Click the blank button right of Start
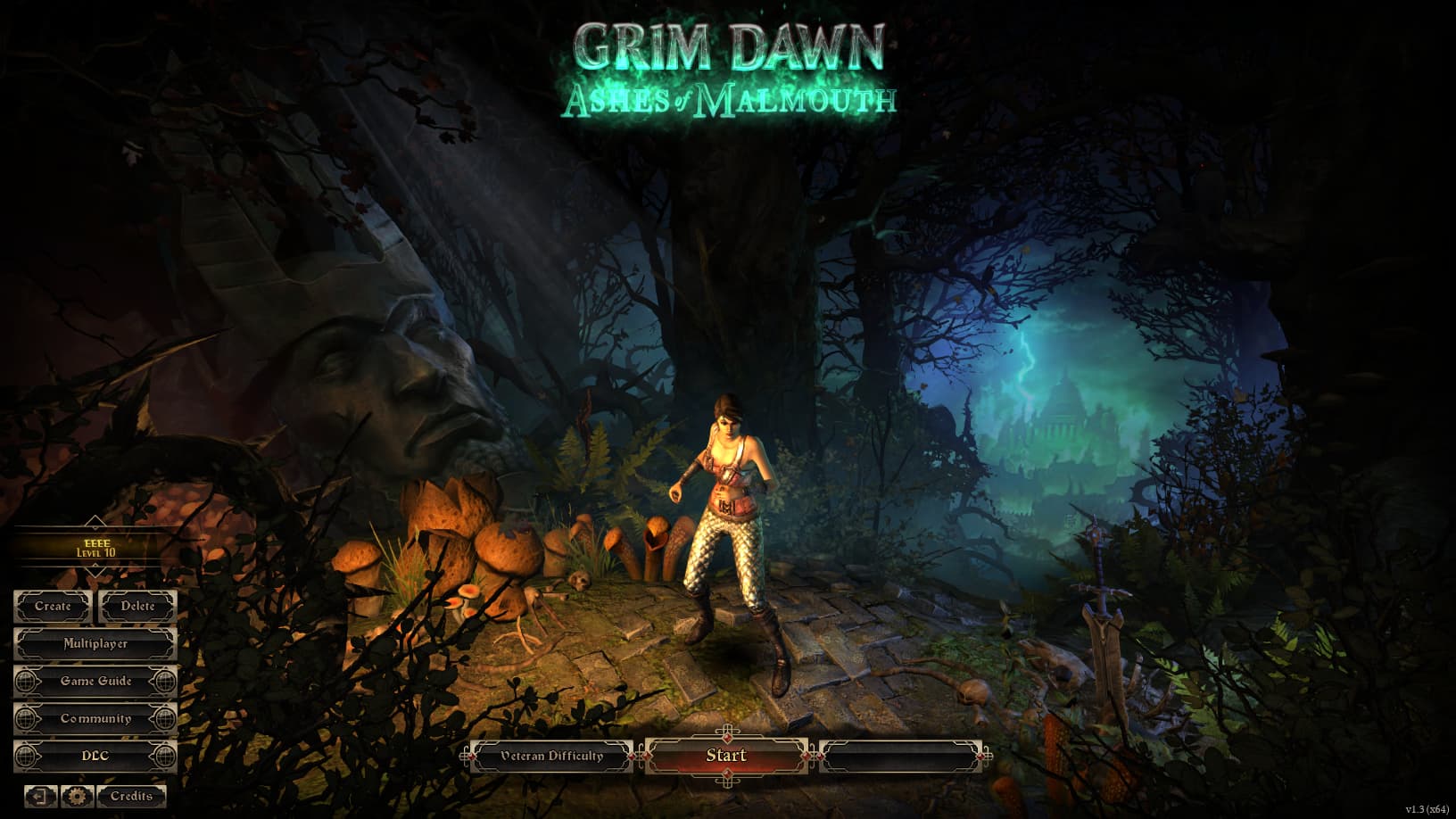The image size is (1456, 819). pos(901,757)
